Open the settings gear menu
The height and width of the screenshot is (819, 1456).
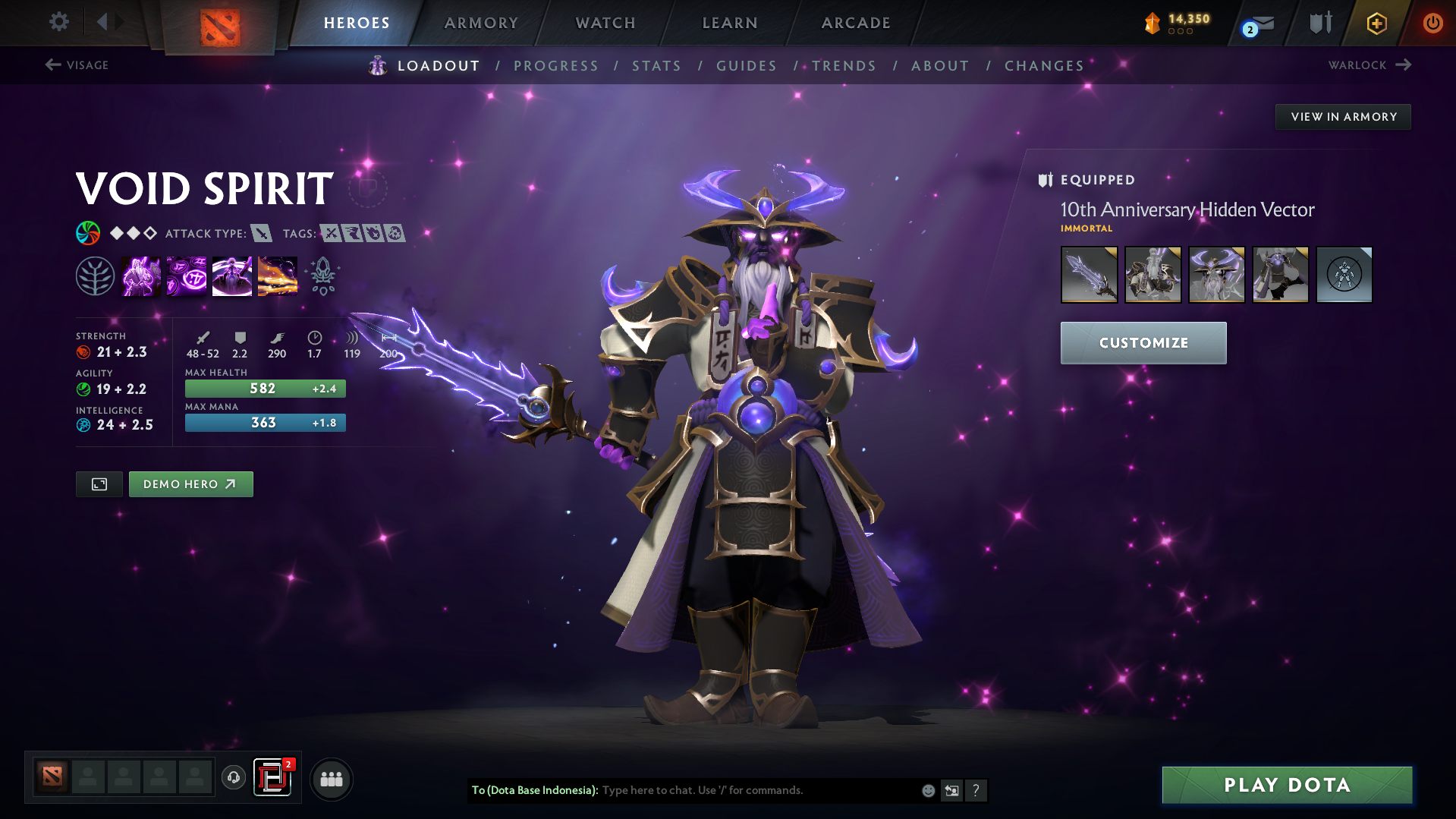pos(59,23)
